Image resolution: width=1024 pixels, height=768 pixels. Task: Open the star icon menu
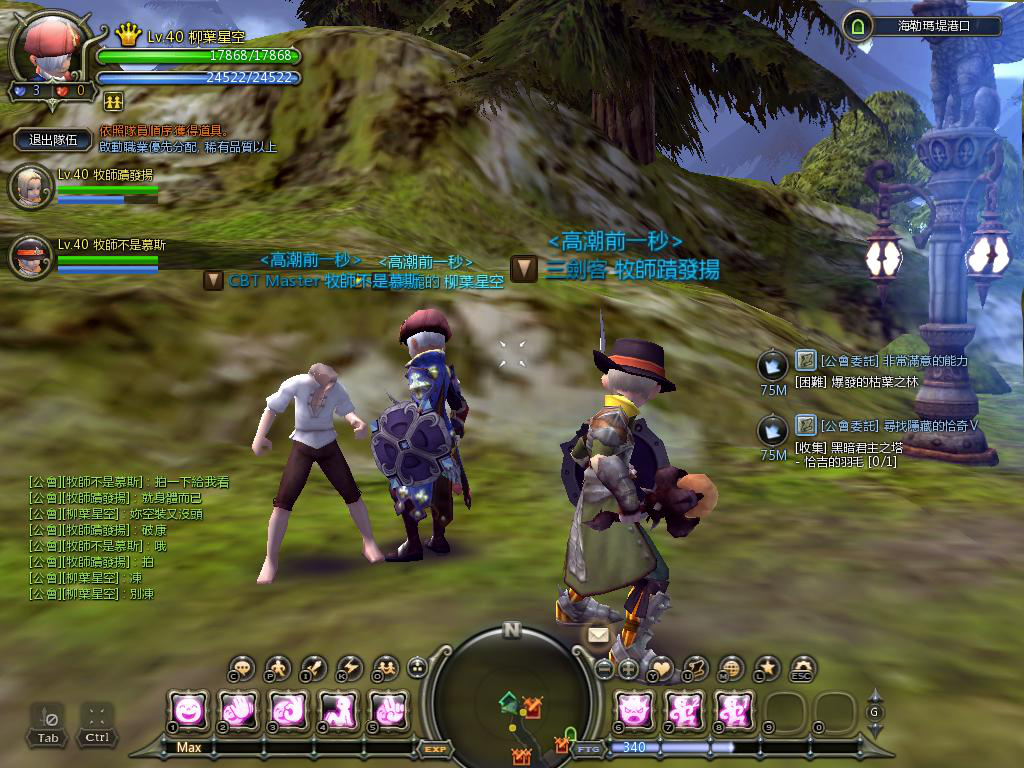767,667
